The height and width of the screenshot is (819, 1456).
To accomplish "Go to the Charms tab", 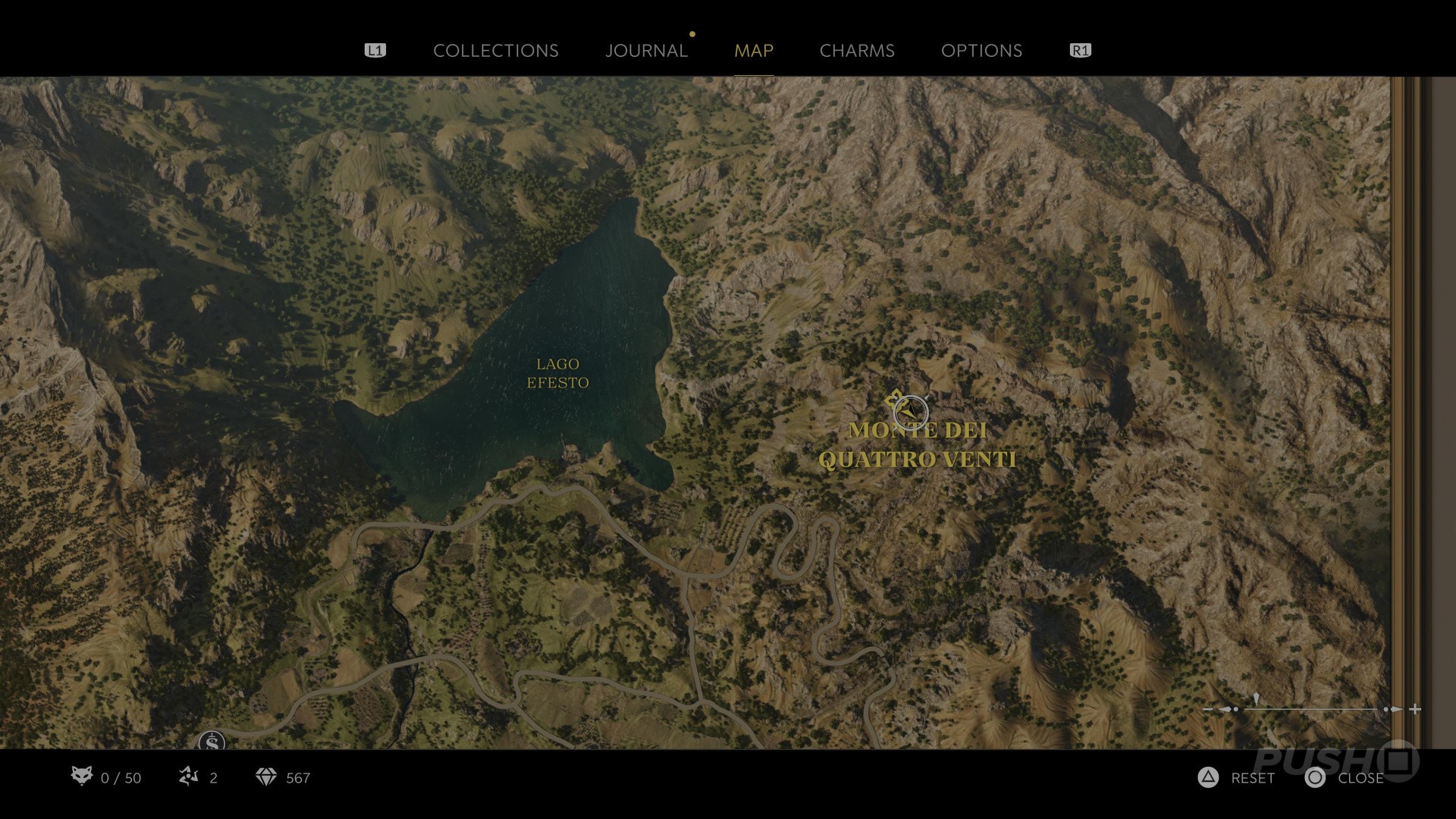I will (857, 51).
